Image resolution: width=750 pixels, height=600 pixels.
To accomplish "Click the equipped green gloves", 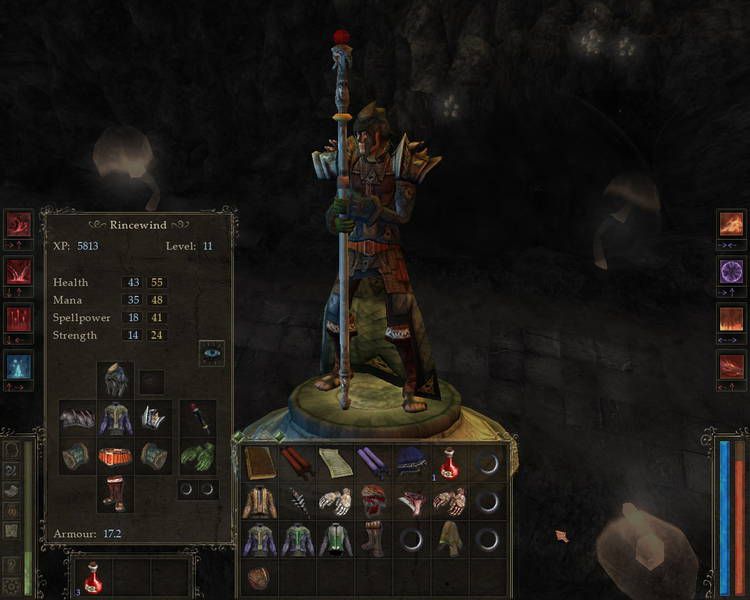I will pos(198,457).
